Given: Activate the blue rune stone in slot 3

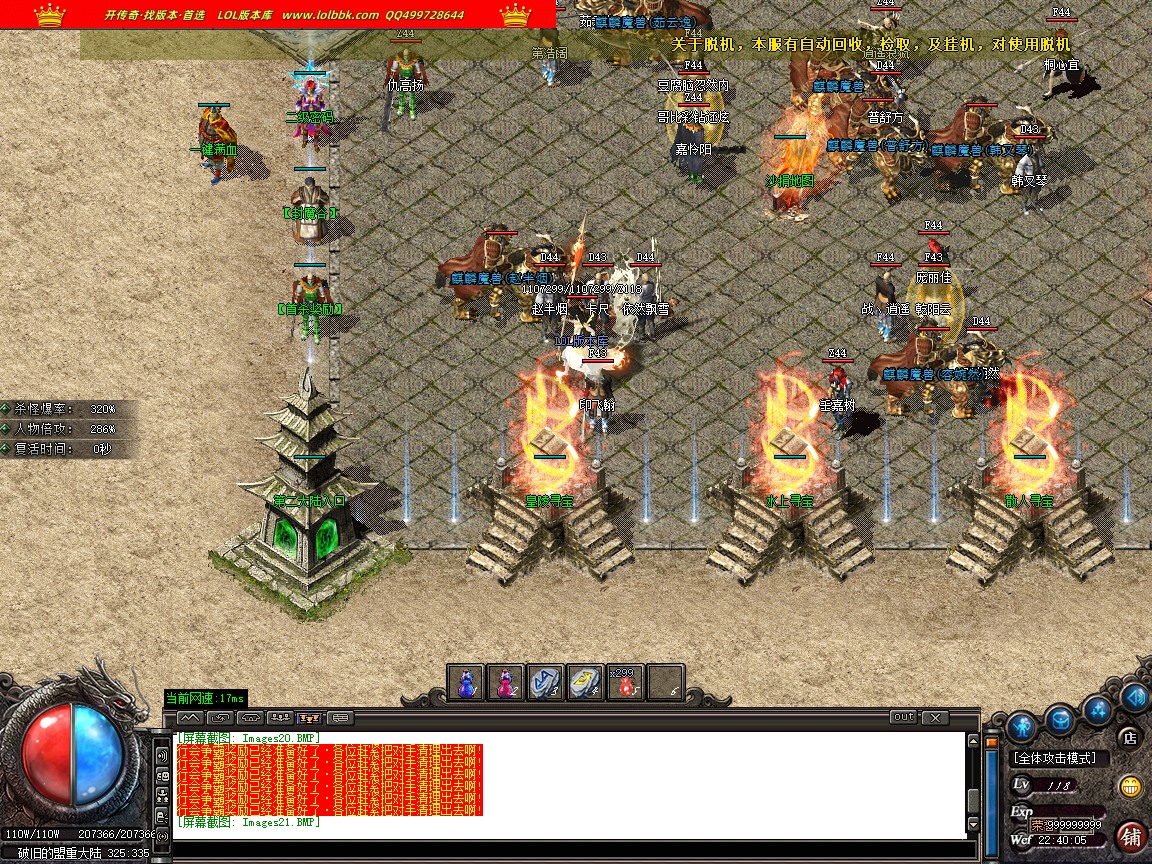Looking at the screenshot, I should (546, 682).
